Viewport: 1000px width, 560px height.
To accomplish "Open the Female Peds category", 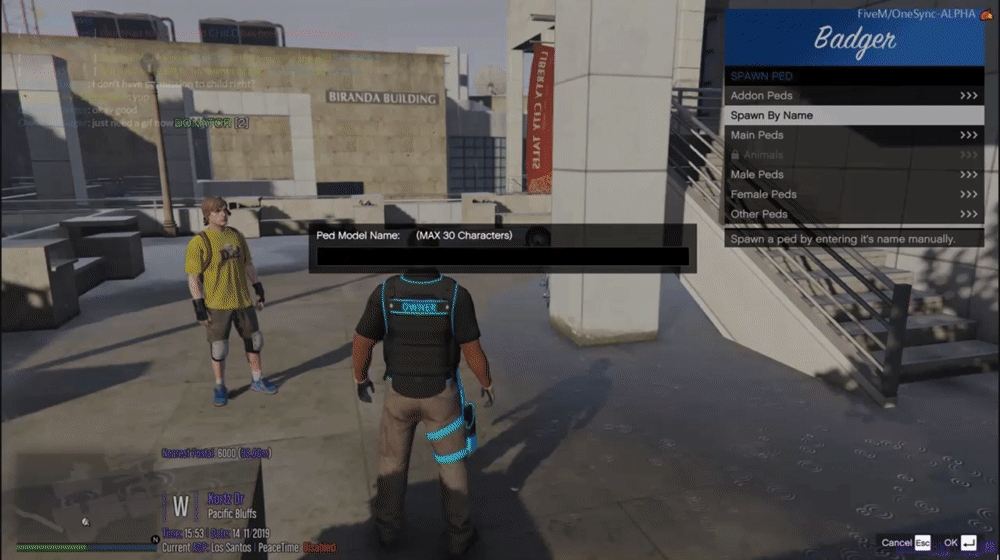I will click(x=853, y=194).
